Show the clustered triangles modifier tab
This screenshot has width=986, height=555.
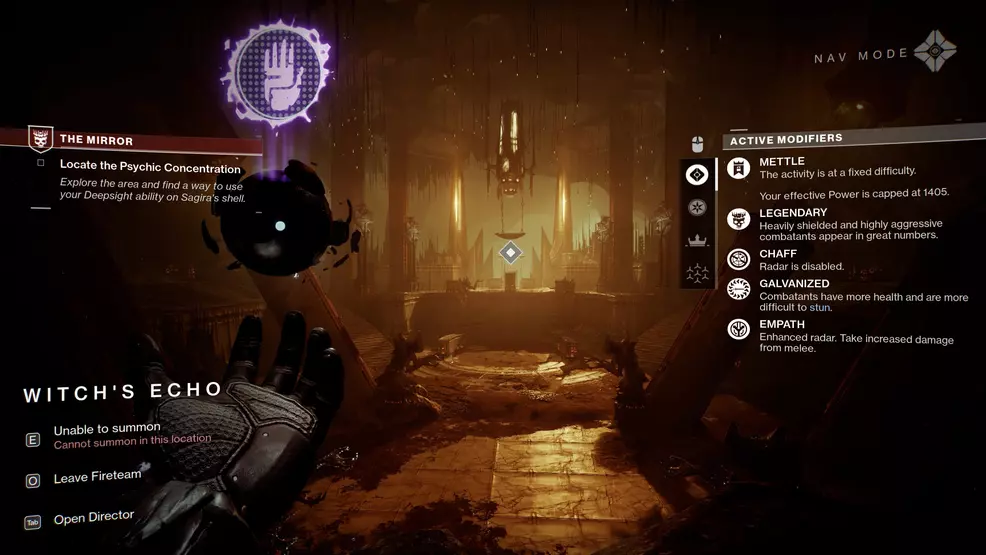(697, 272)
